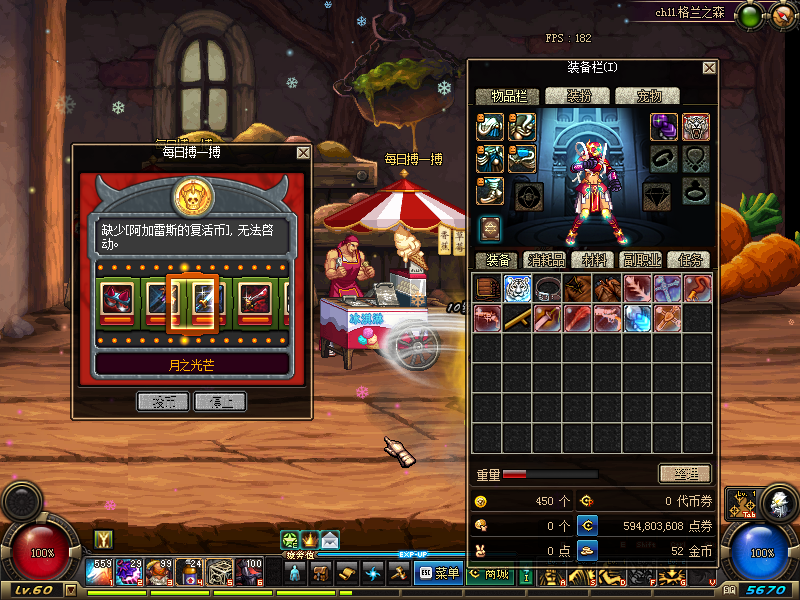View the 任务 quest items tab
Screen dimensions: 800x600
[688, 260]
